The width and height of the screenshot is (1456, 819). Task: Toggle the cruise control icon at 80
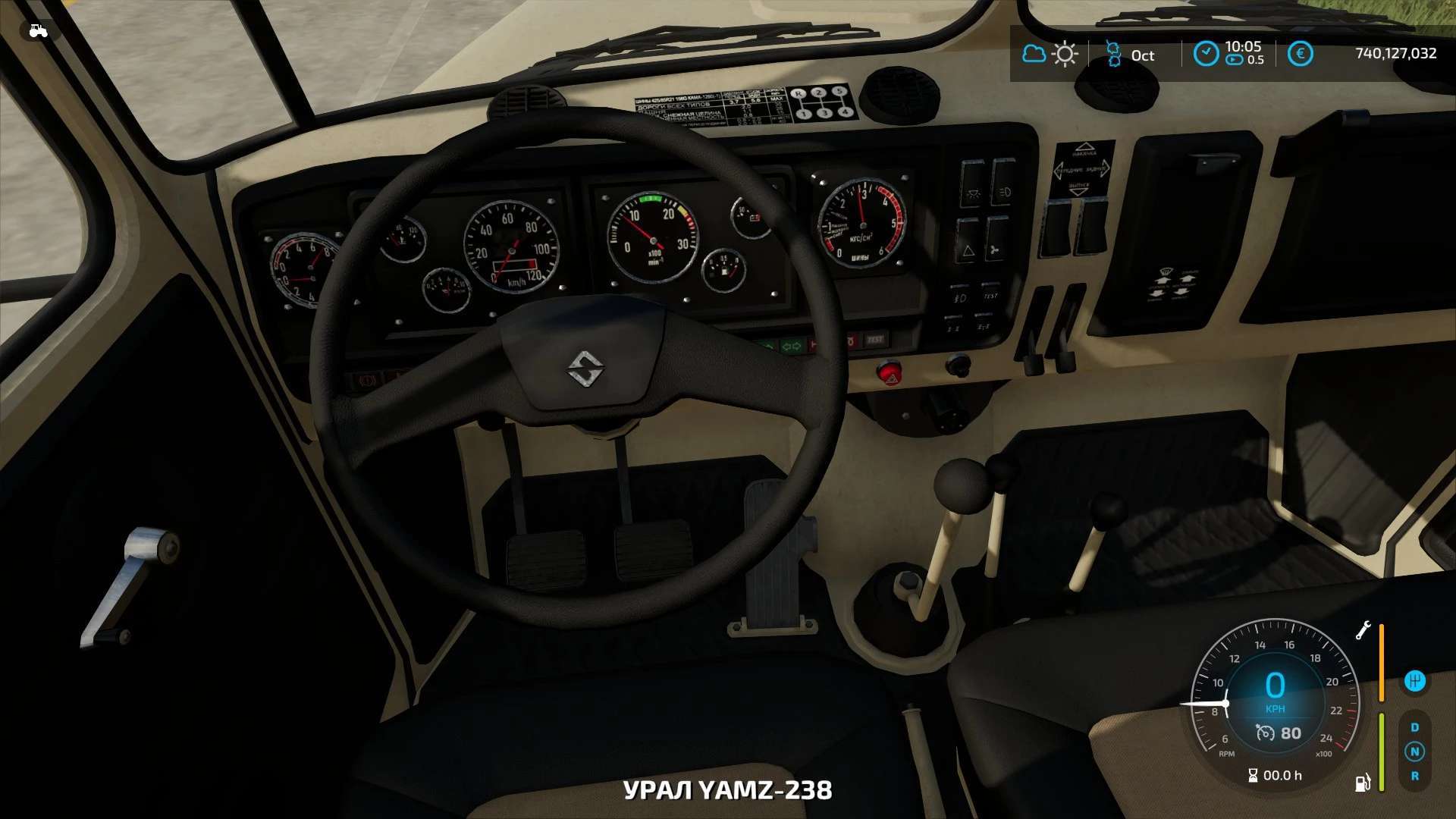[x=1265, y=733]
